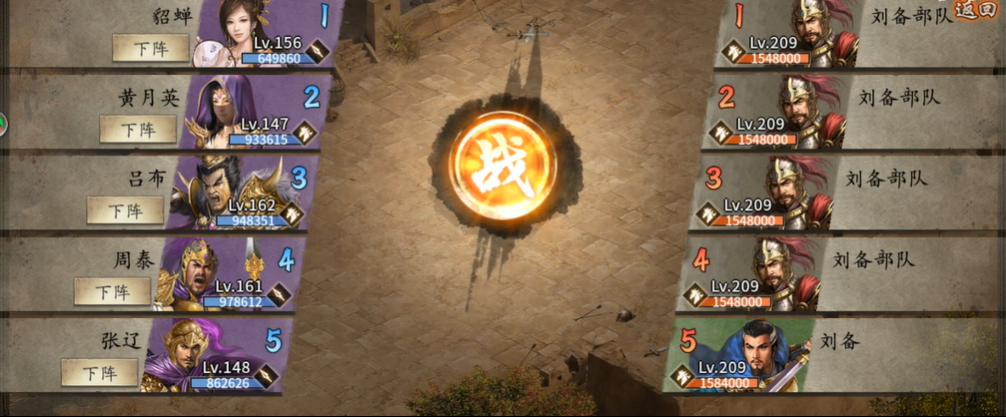Withdraw 吕布 using his 下阵 button
The width and height of the screenshot is (1006, 417).
124,210
